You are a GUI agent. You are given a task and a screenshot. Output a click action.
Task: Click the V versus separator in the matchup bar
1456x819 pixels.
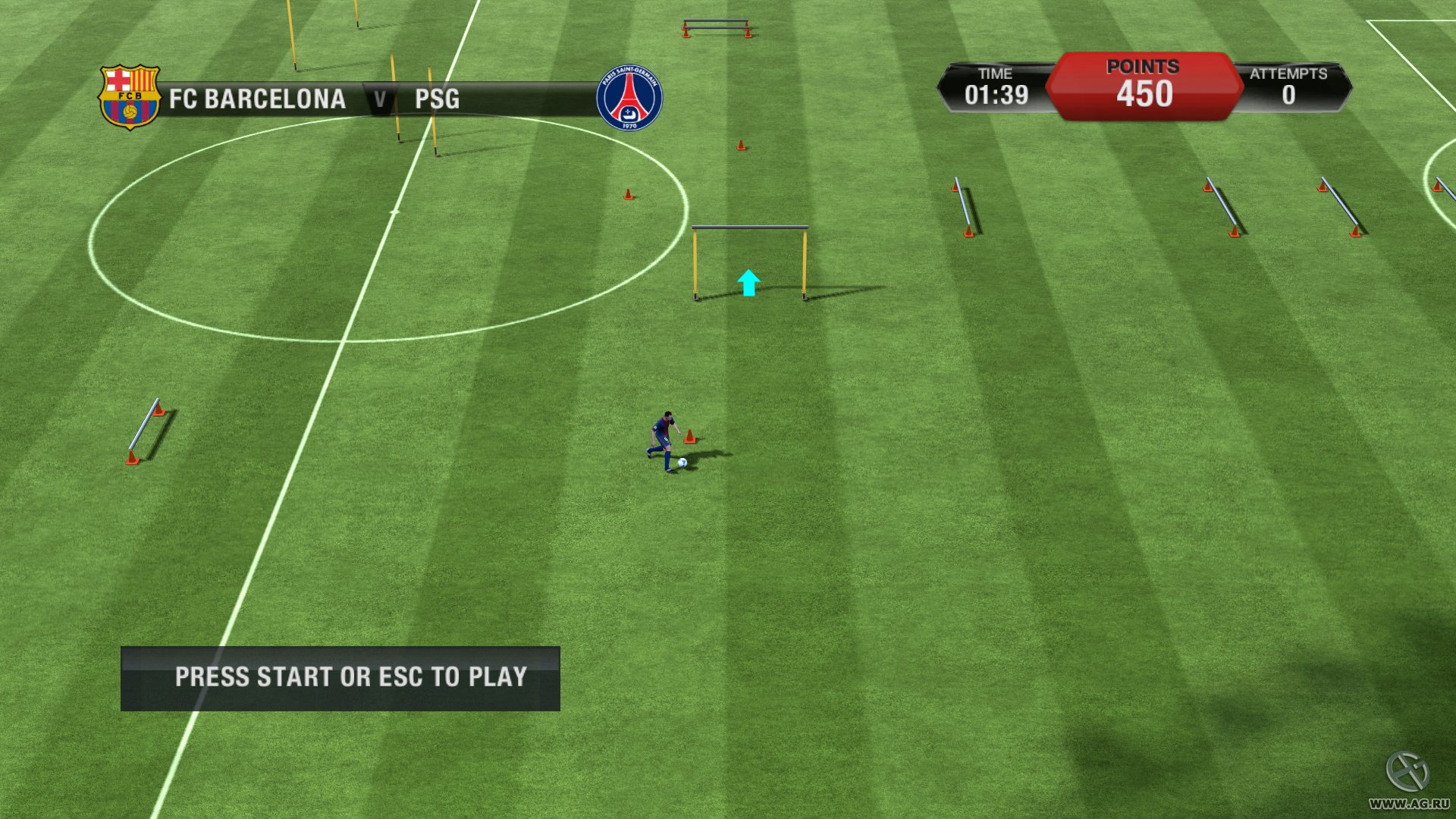[x=380, y=99]
